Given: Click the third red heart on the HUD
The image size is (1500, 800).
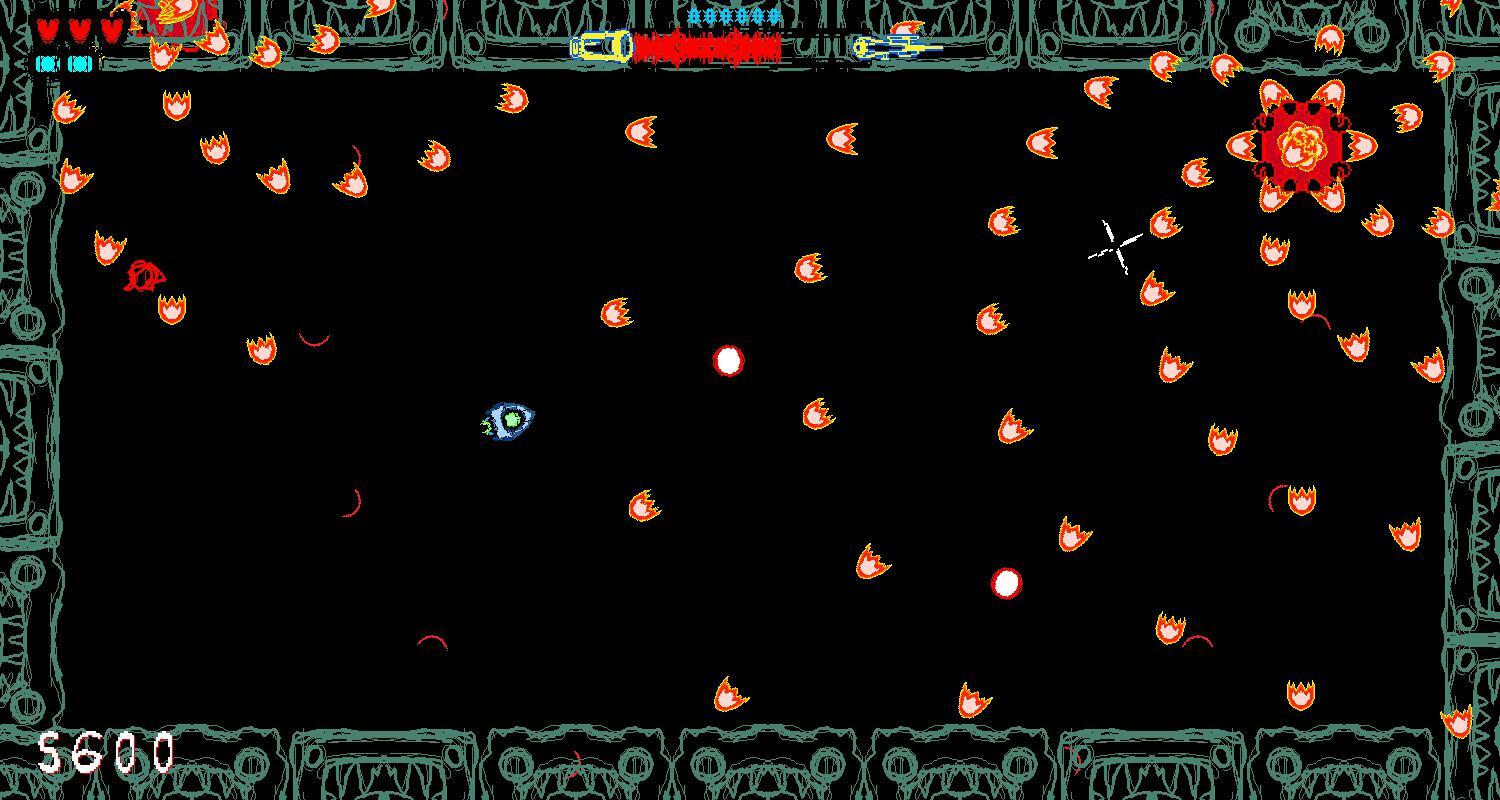Looking at the screenshot, I should click(110, 27).
